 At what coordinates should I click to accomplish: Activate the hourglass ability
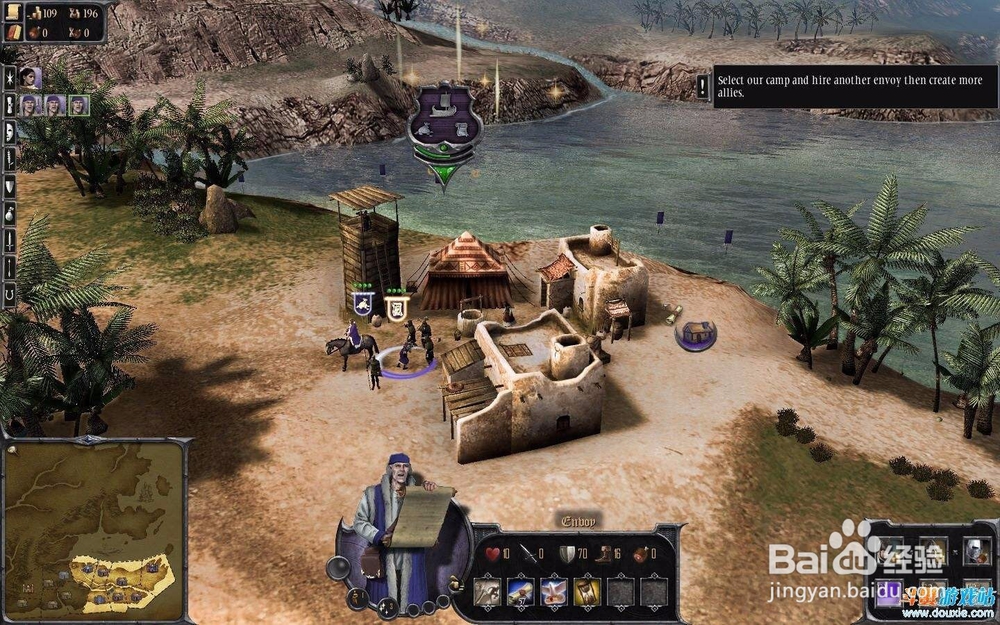pyautogui.click(x=587, y=593)
